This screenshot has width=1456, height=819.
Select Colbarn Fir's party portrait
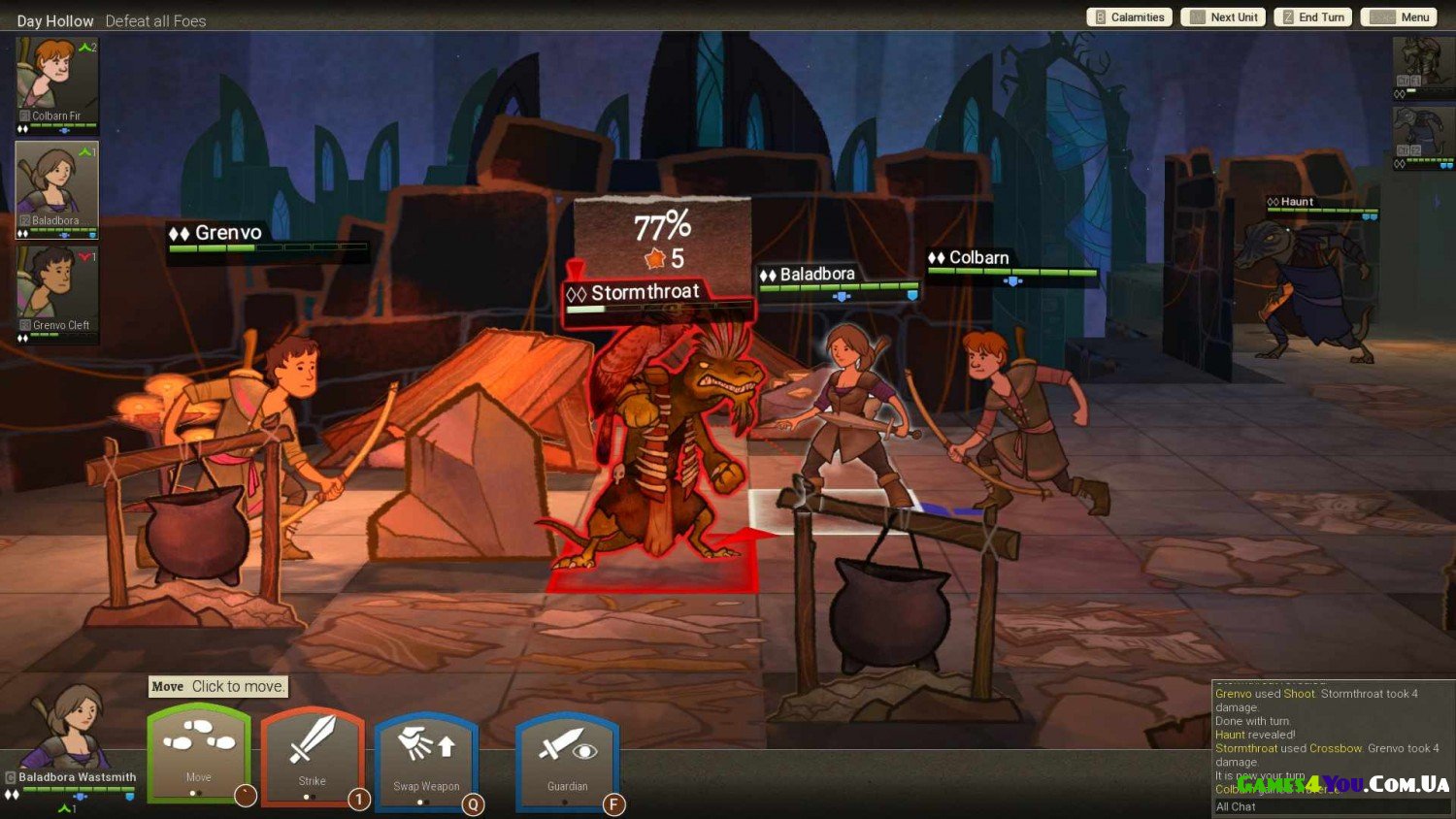56,83
